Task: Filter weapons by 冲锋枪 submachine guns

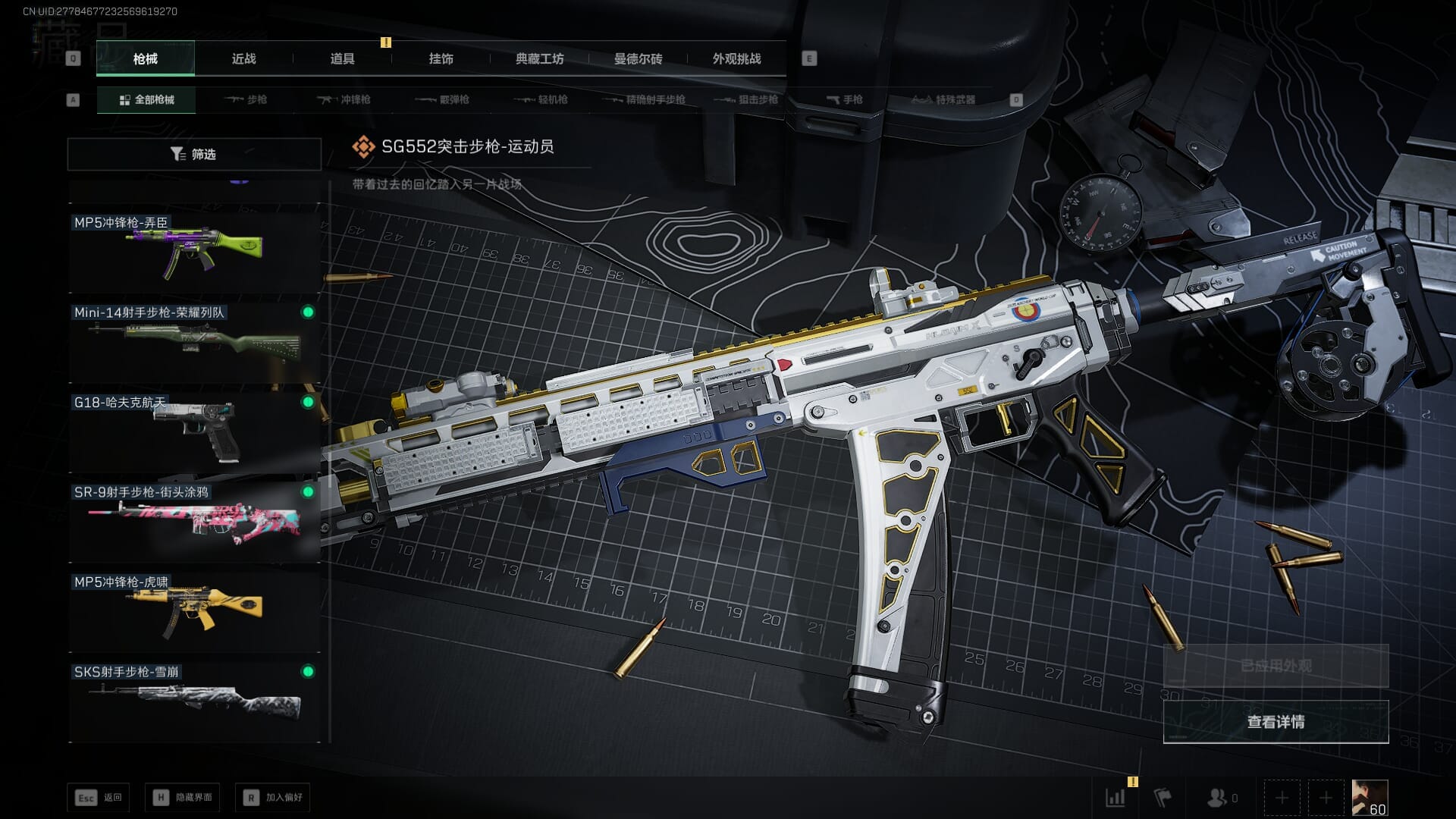Action: point(344,99)
